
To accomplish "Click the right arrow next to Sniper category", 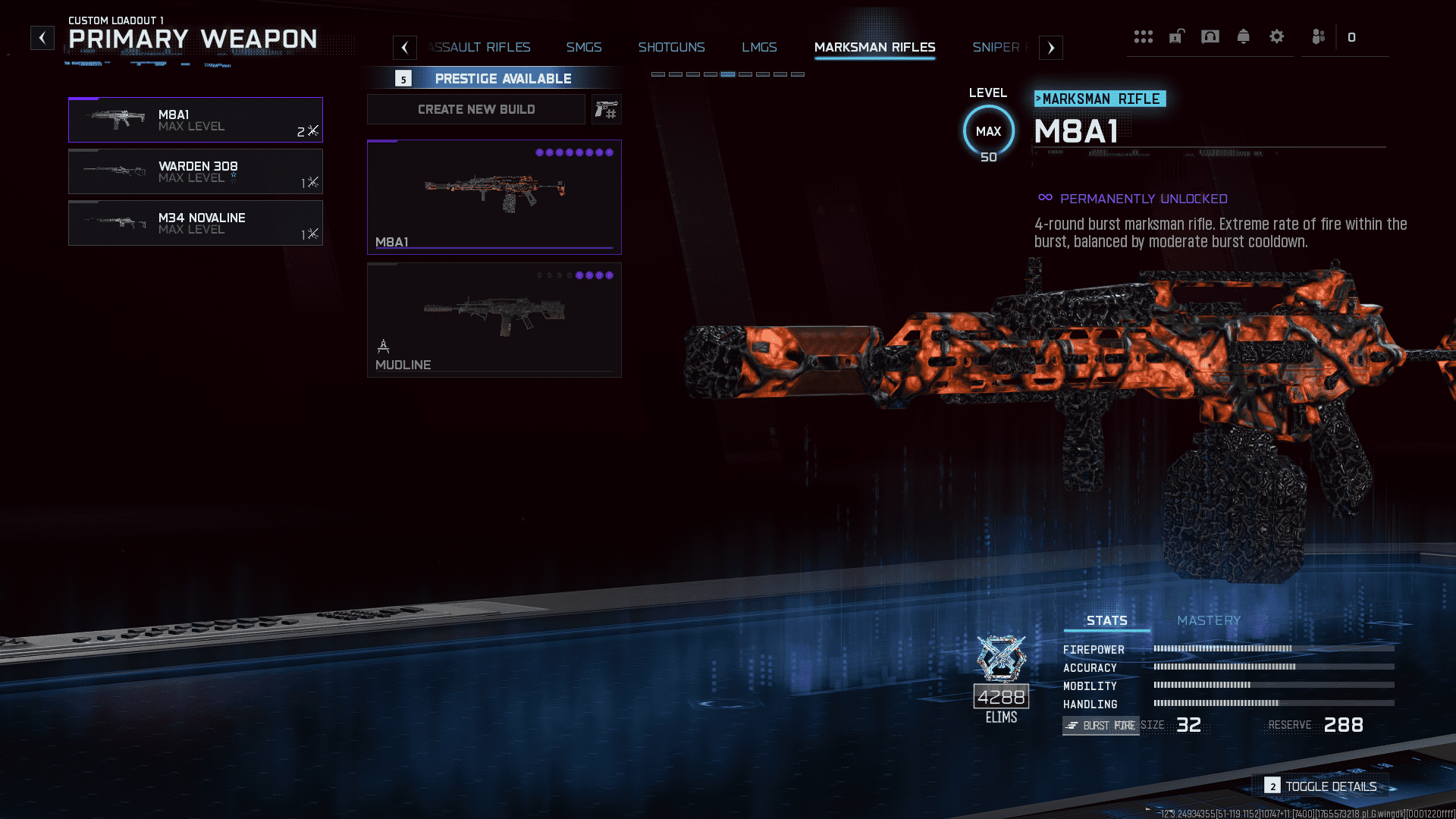I will point(1051,47).
